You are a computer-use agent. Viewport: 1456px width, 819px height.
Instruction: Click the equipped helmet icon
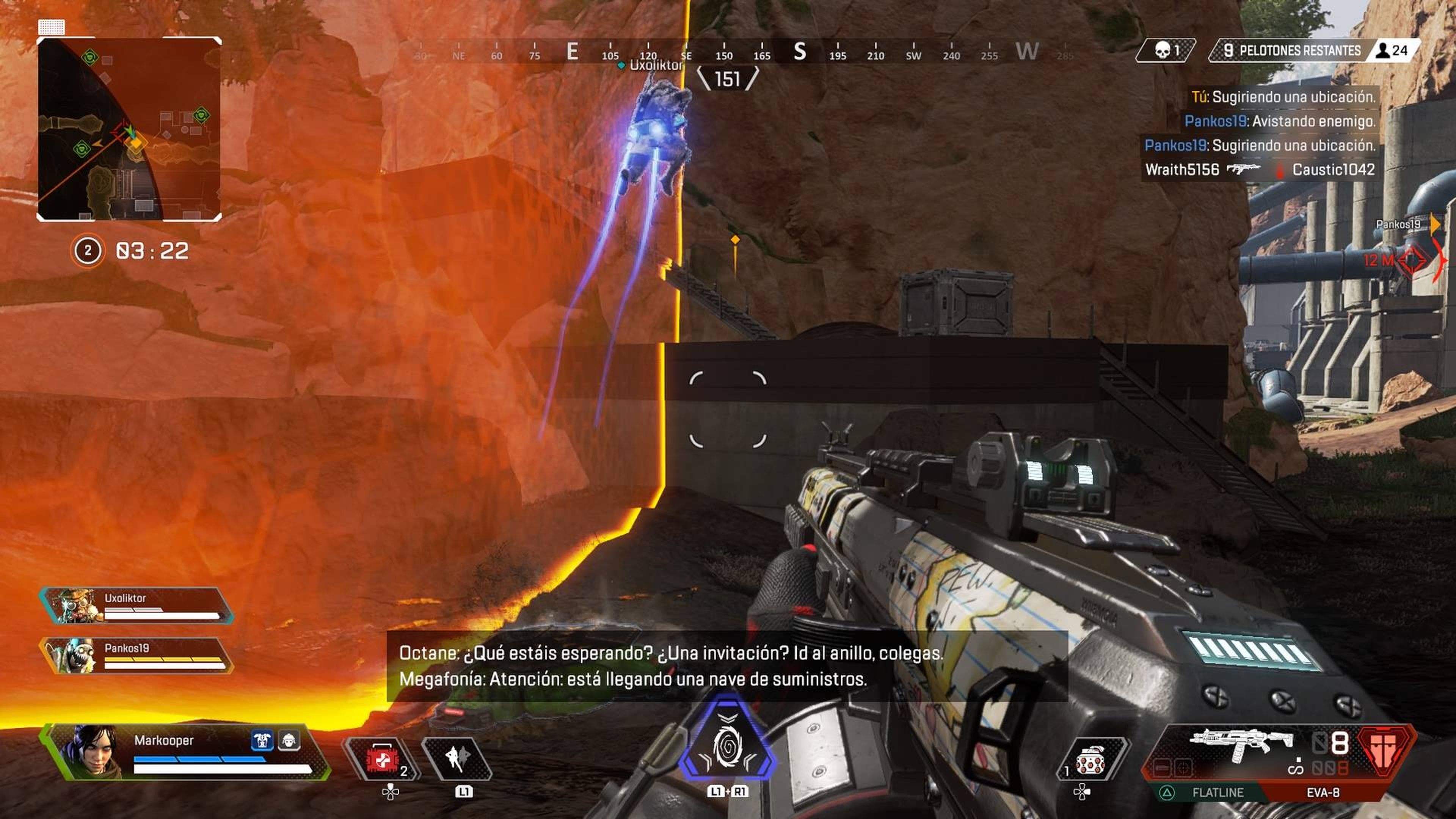[289, 740]
